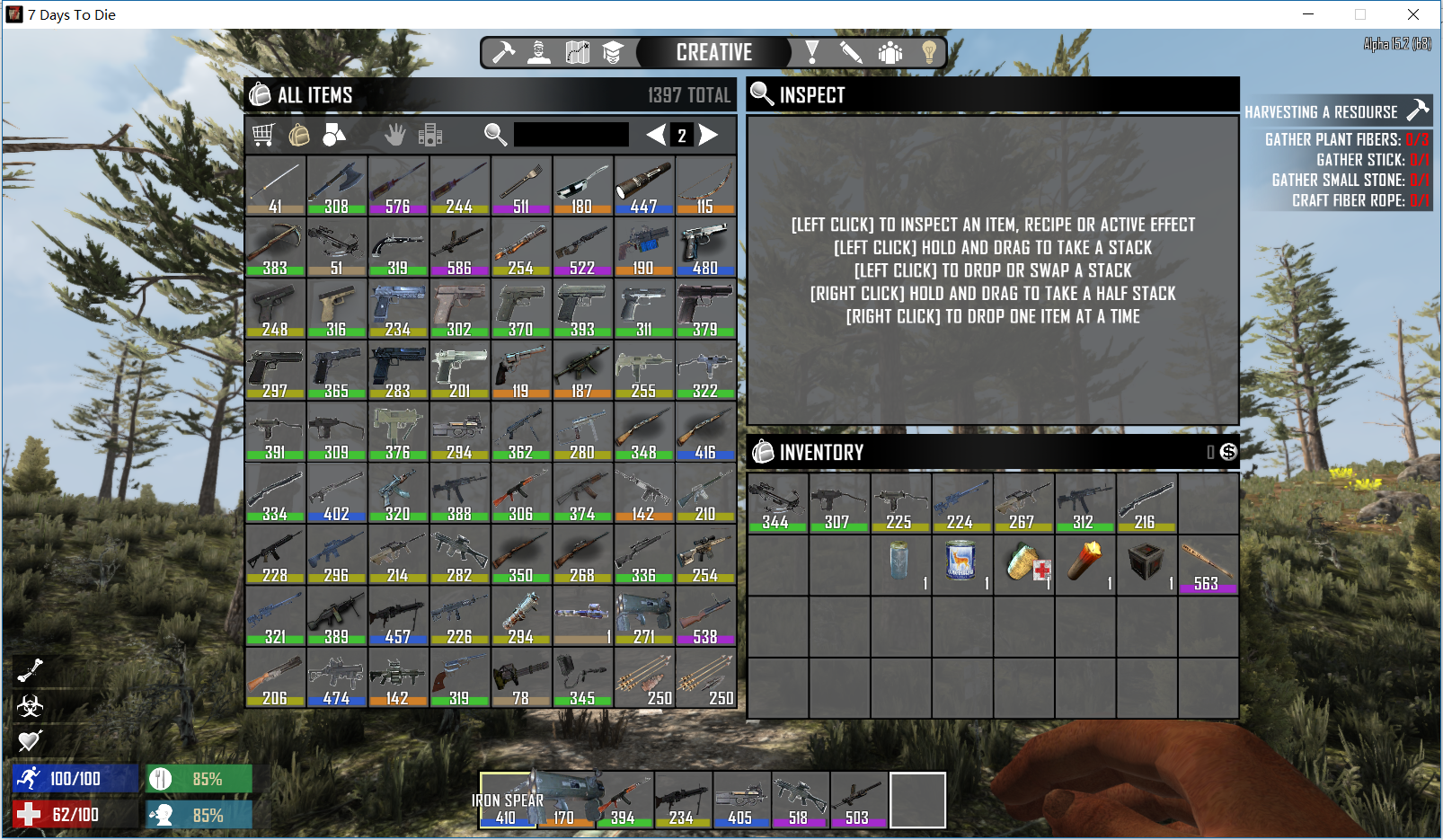This screenshot has width=1443, height=840.
Task: Pick the fire axe with quality 308
Action: [x=336, y=185]
